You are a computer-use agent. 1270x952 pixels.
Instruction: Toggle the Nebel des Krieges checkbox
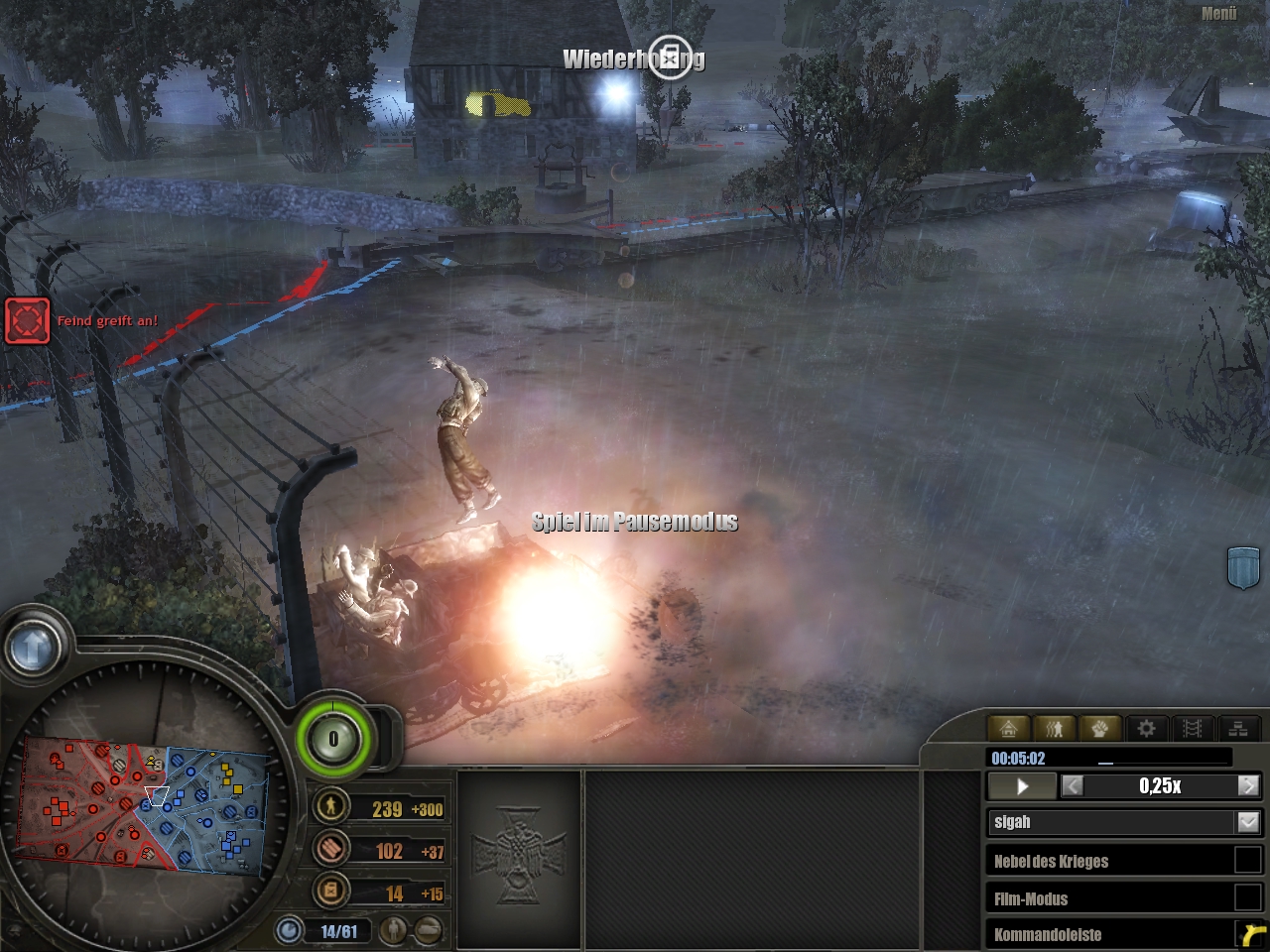1247,861
